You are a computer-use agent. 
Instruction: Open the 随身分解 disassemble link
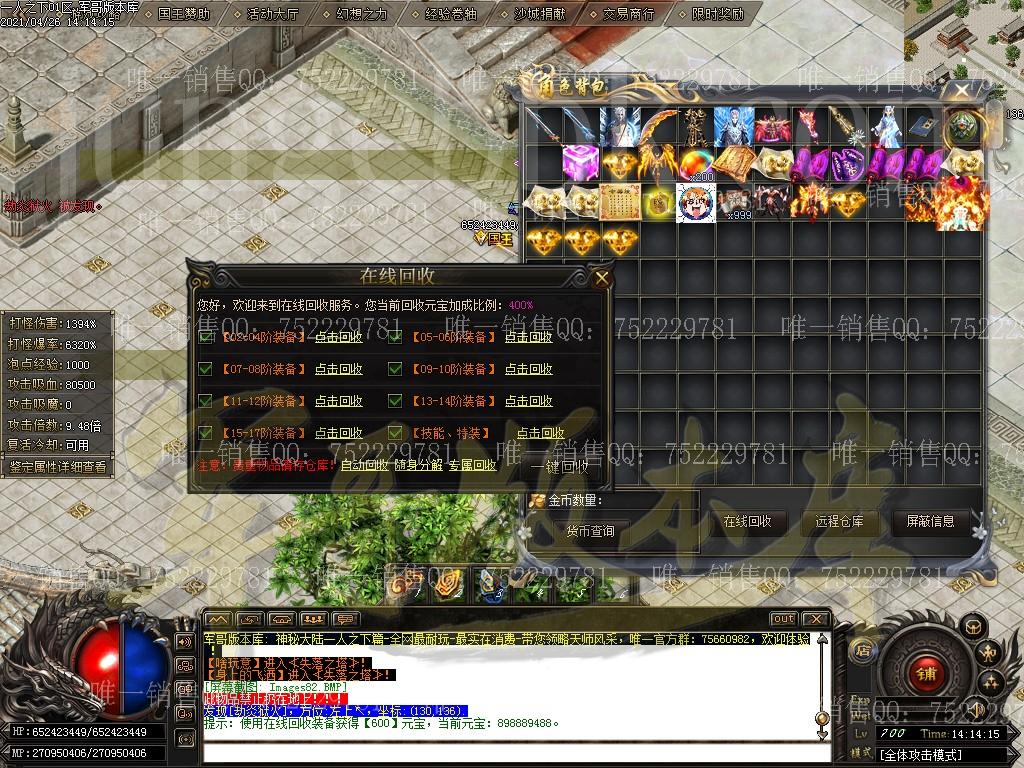[x=417, y=465]
